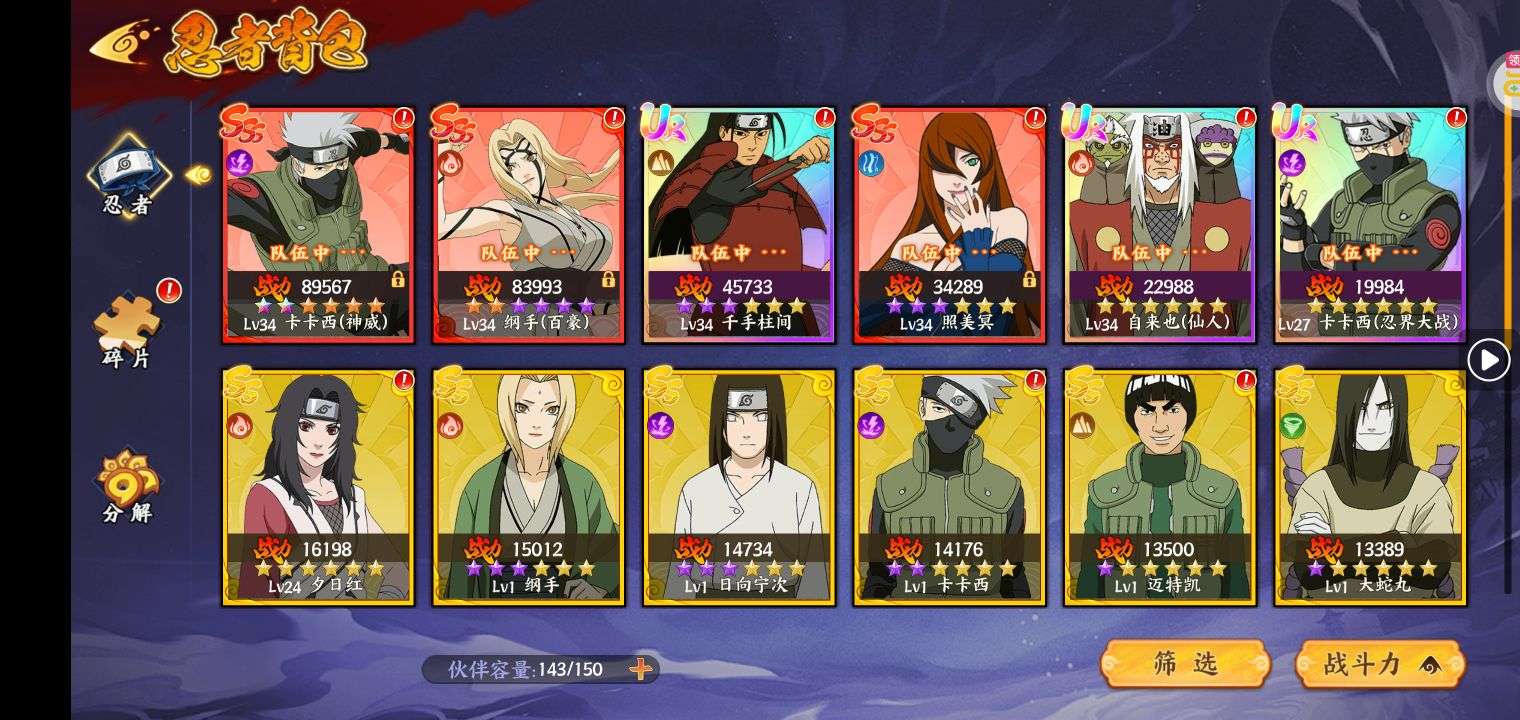1520x720 pixels.
Task: Select the Lv1 卡卡西 ninja card
Action: pyautogui.click(x=949, y=487)
